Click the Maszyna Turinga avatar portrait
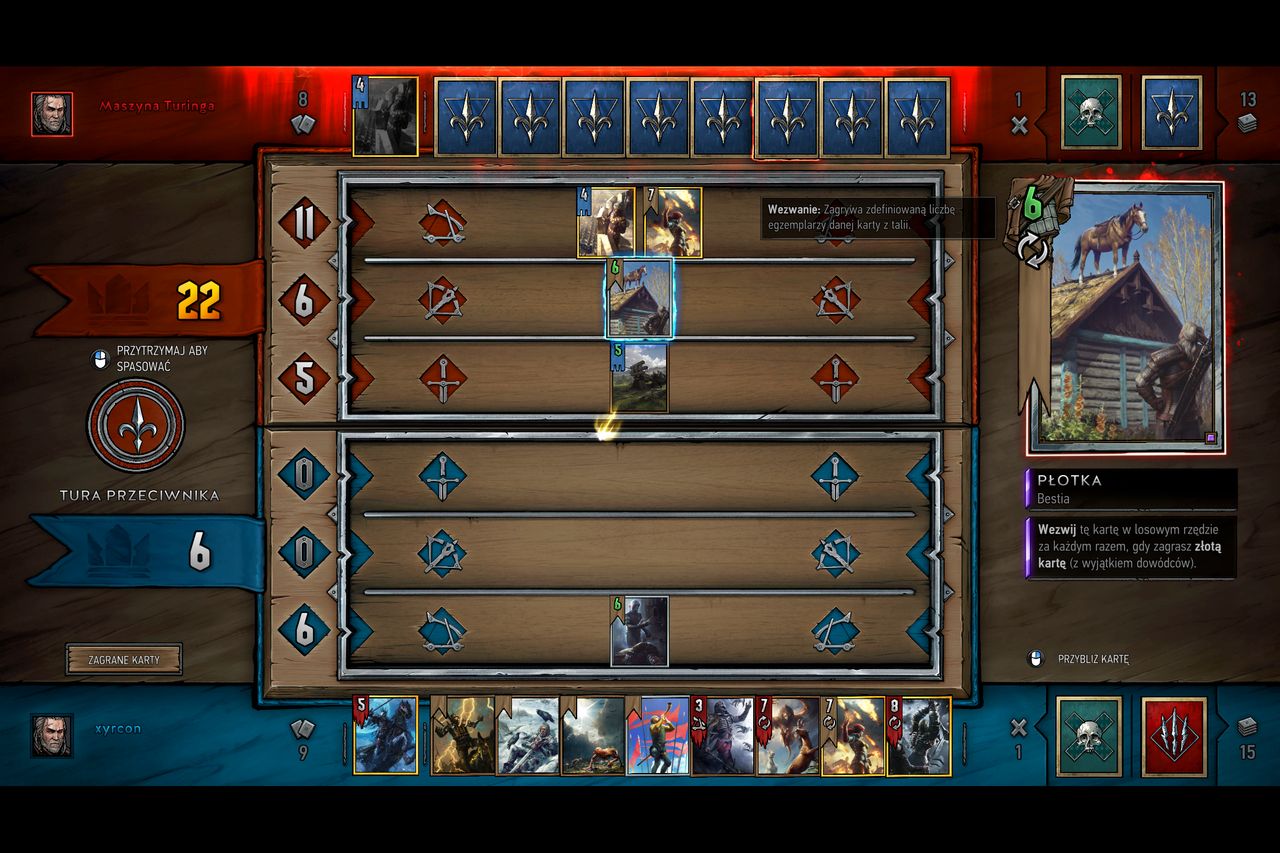The width and height of the screenshot is (1280, 853). [x=51, y=114]
